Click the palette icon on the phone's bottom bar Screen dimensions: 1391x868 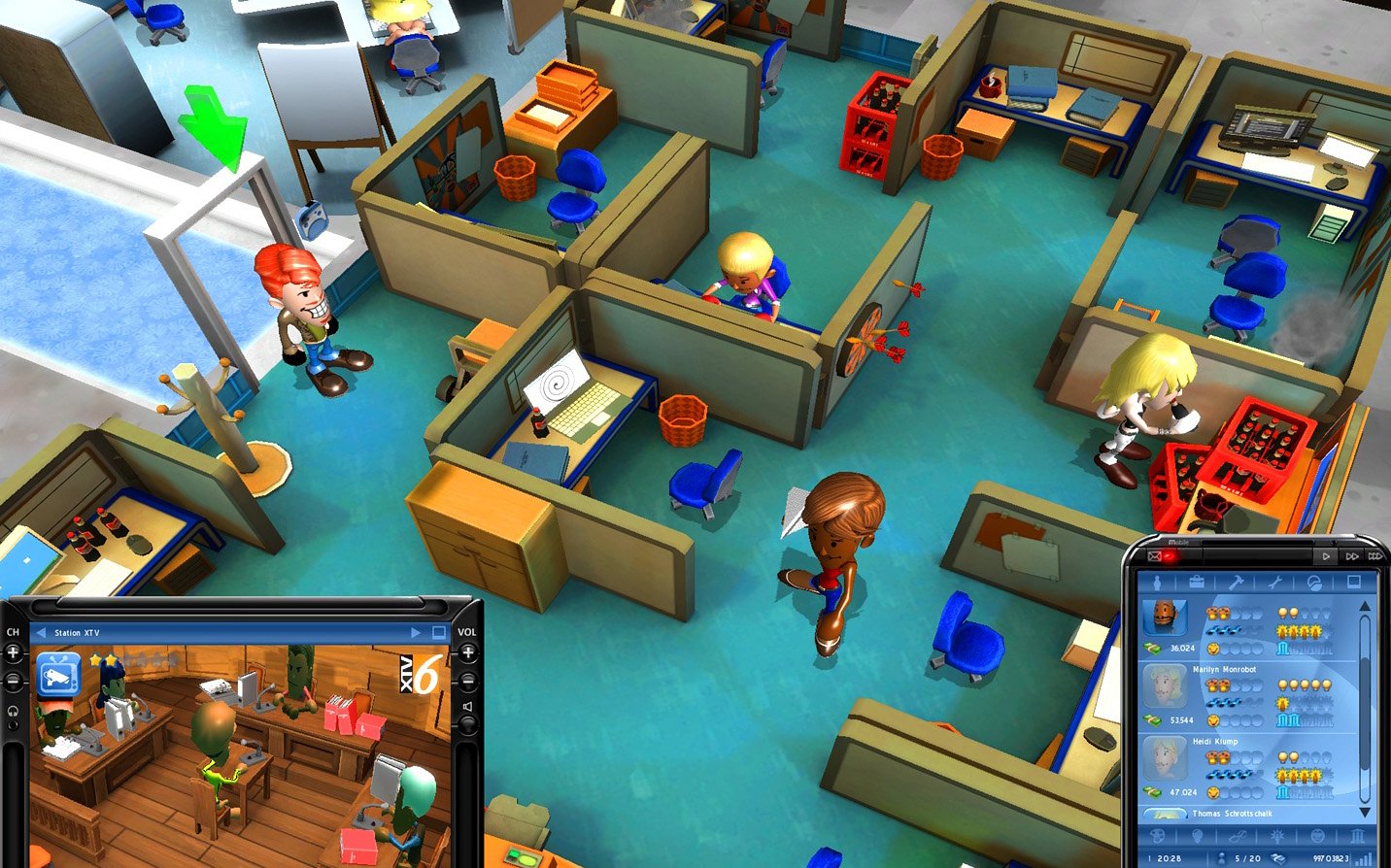[x=1157, y=836]
